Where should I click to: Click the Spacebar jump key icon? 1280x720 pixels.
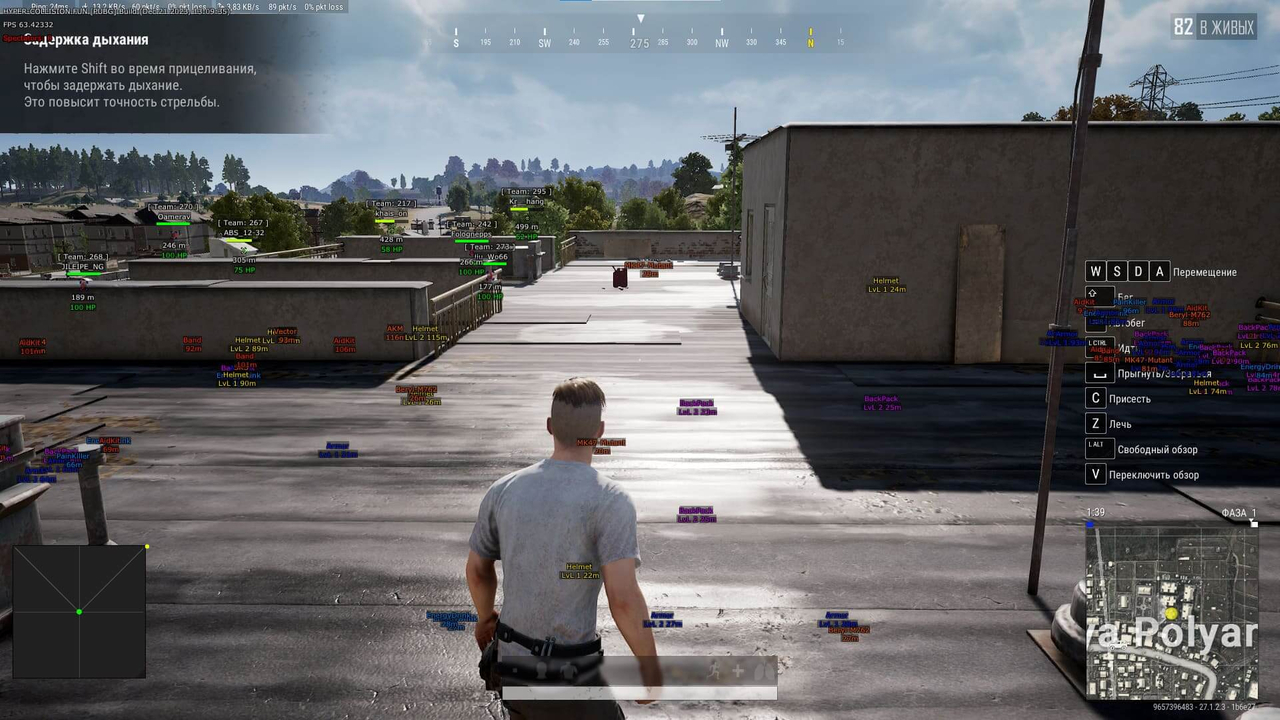click(1099, 371)
